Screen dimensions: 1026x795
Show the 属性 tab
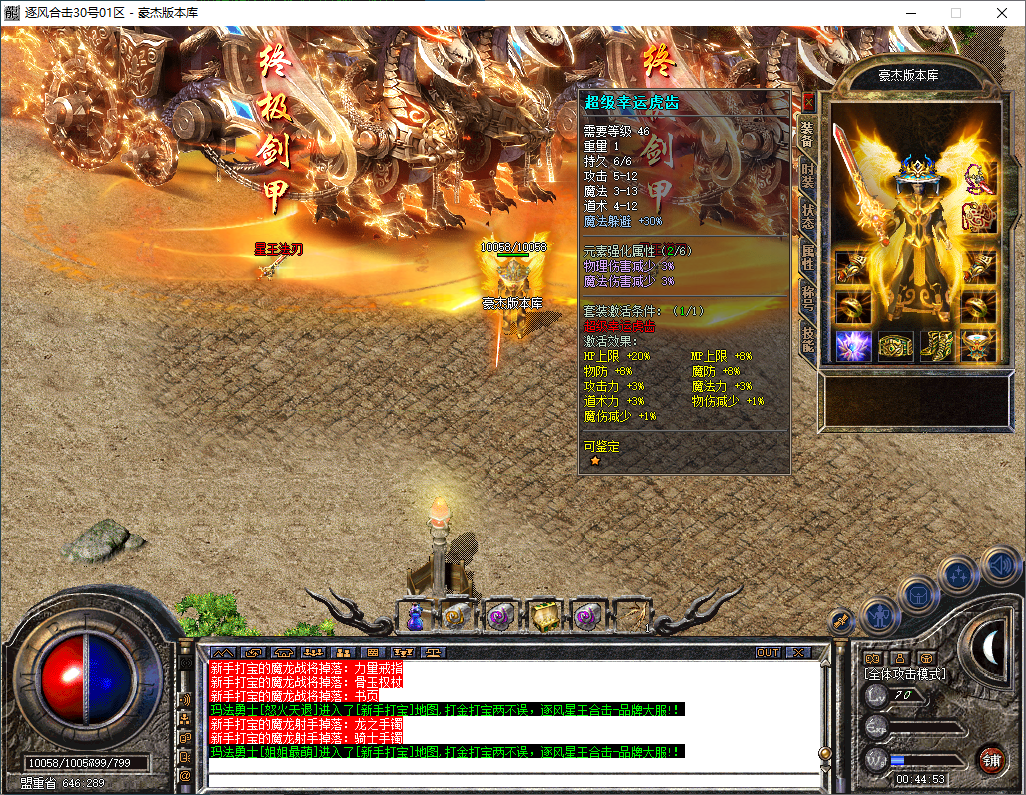pos(808,256)
